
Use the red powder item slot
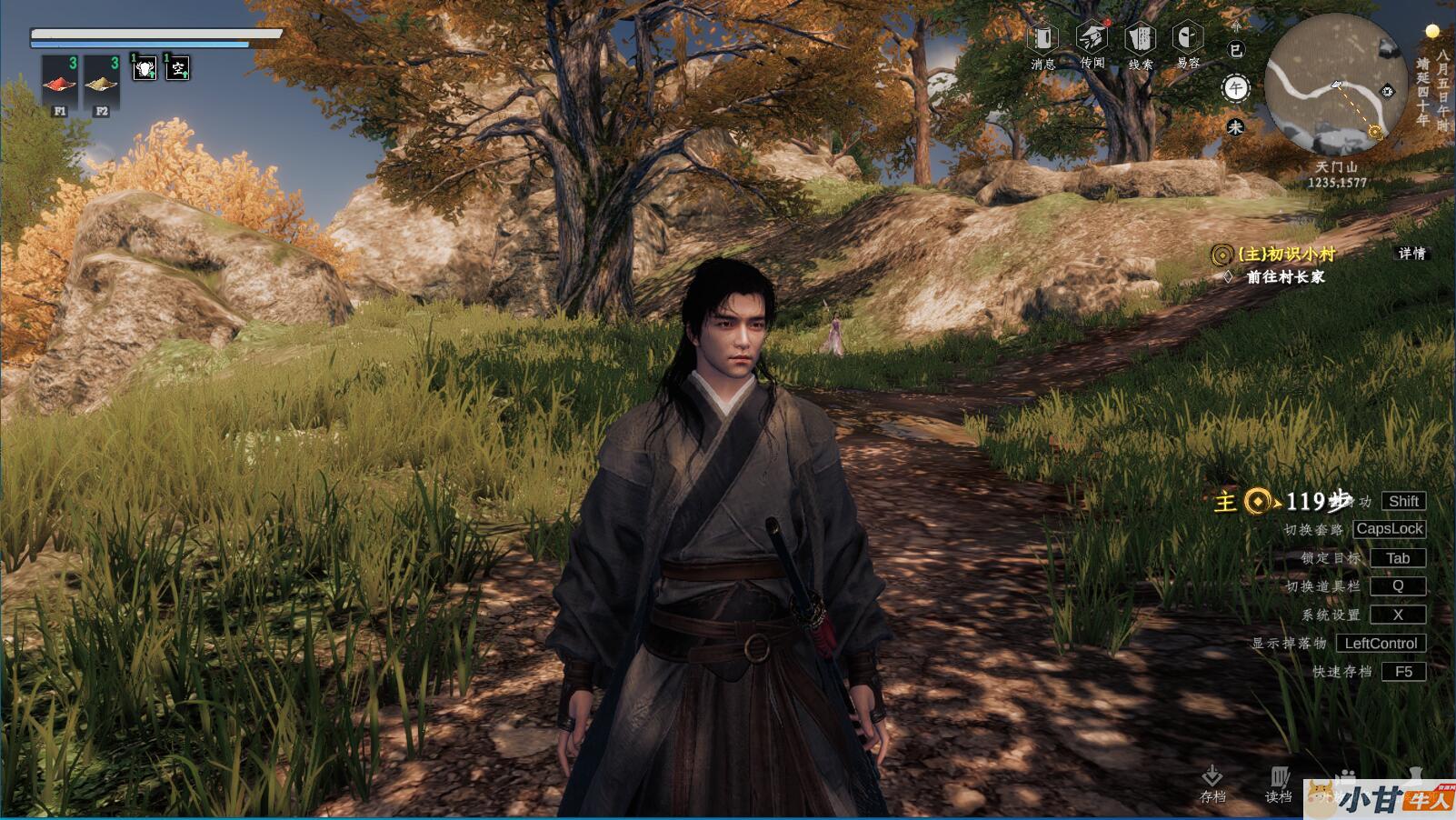[x=60, y=84]
